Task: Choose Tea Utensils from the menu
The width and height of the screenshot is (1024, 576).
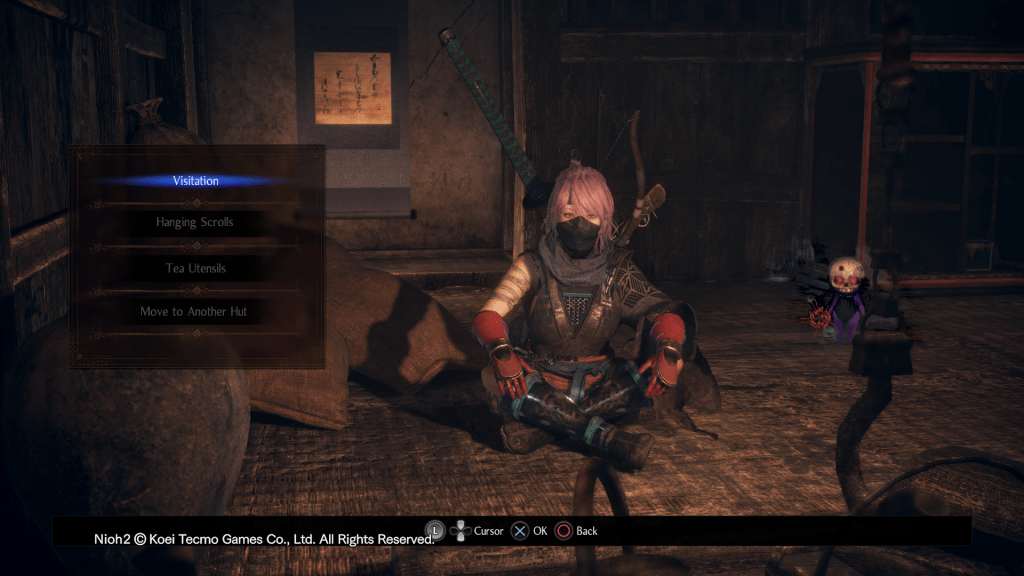Action: tap(195, 268)
